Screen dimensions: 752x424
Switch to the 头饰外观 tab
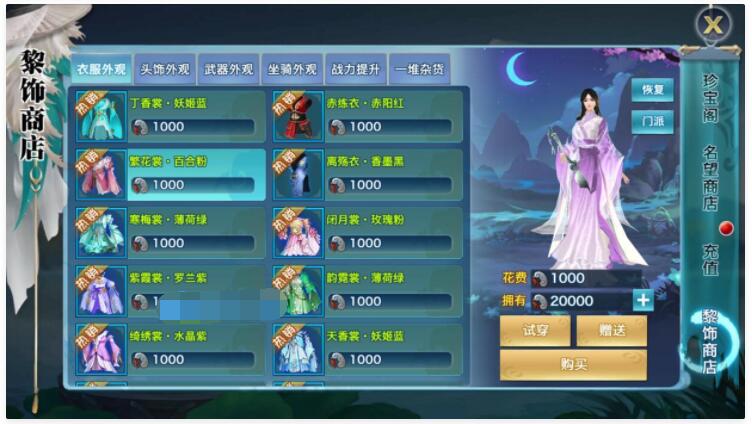click(x=164, y=69)
